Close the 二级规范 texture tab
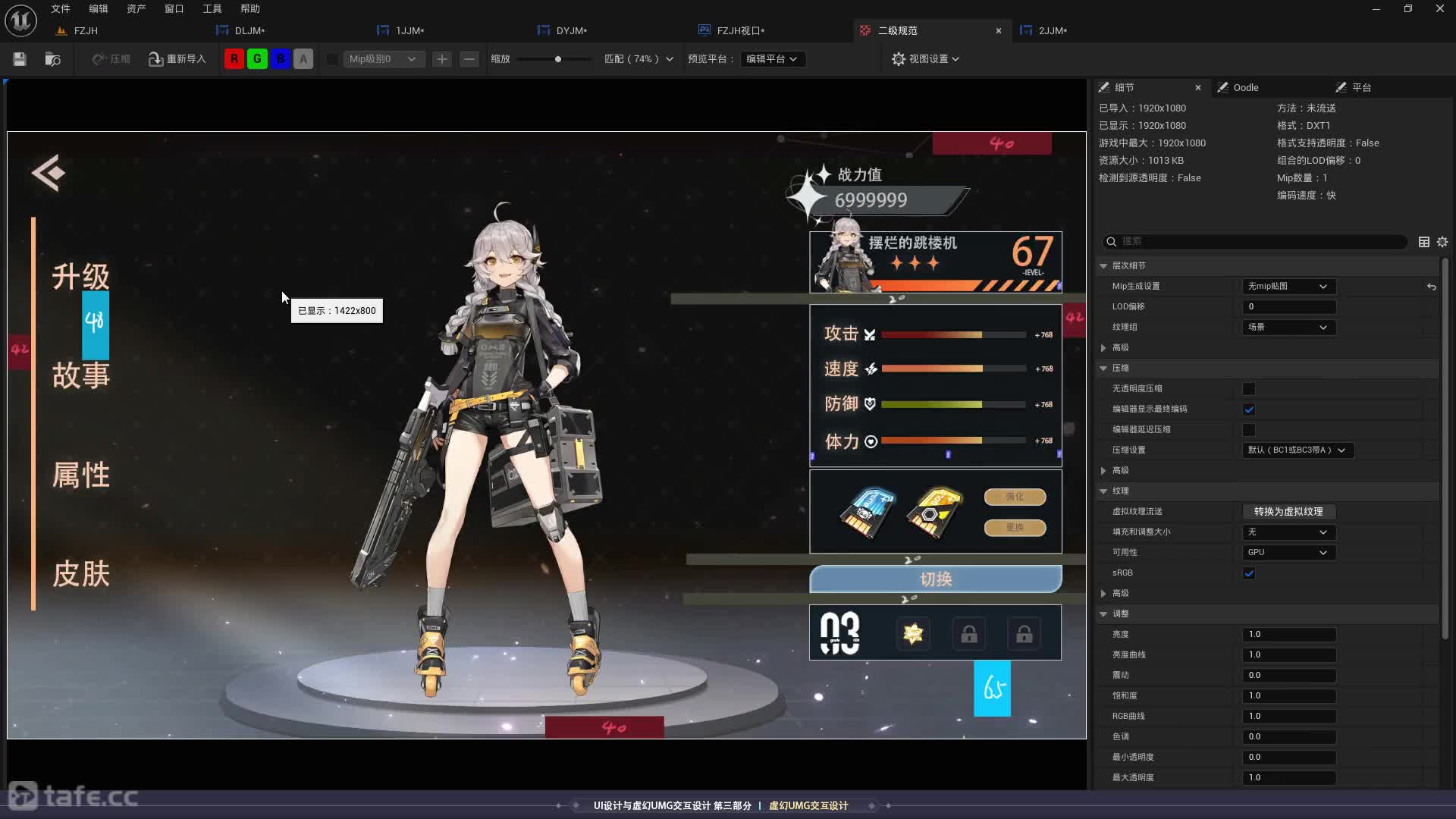 tap(998, 30)
